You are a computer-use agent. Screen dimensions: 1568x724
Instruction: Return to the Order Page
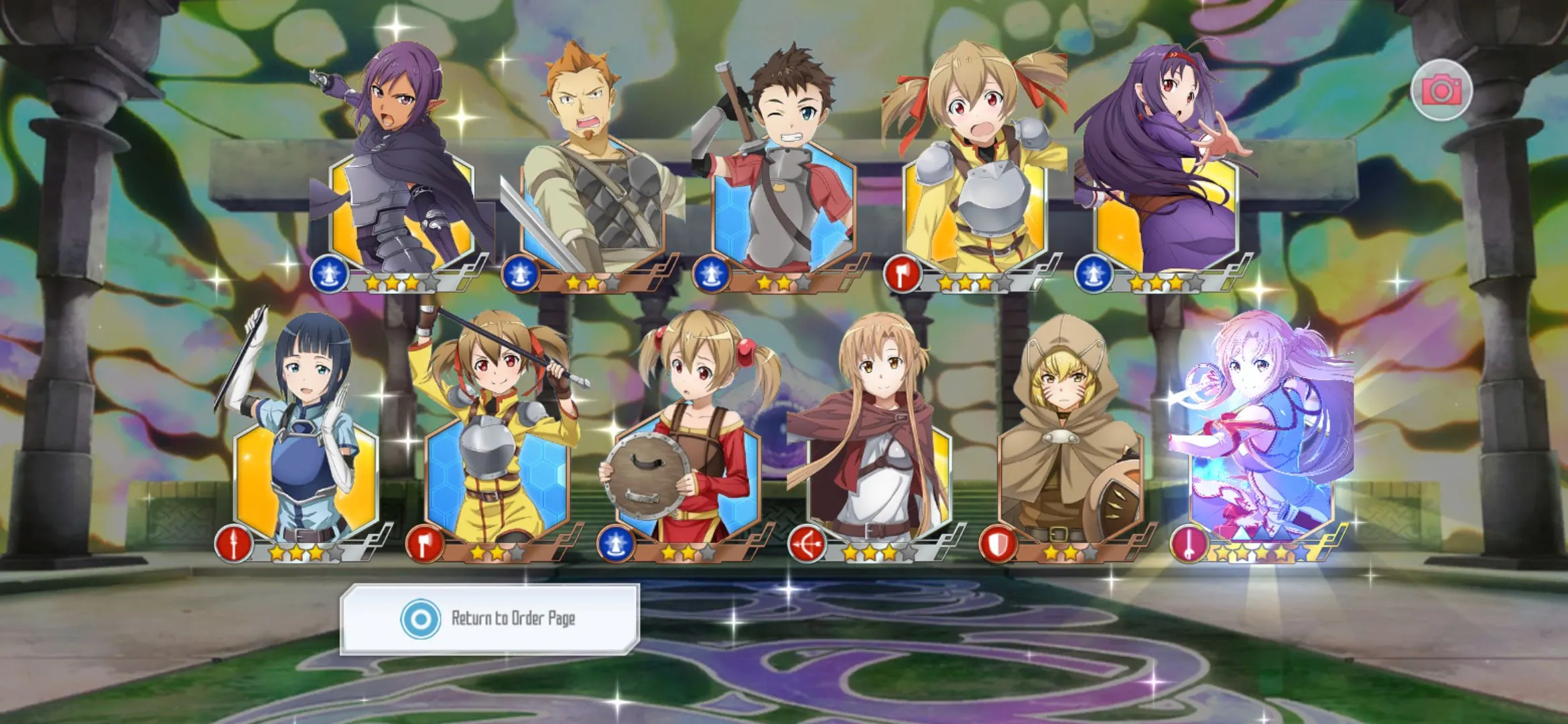(x=490, y=618)
